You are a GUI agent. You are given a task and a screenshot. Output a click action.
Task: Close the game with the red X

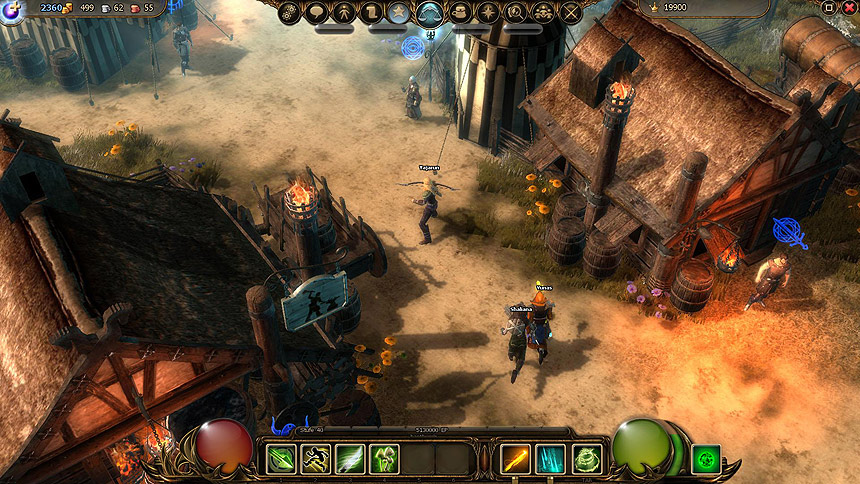847,7
